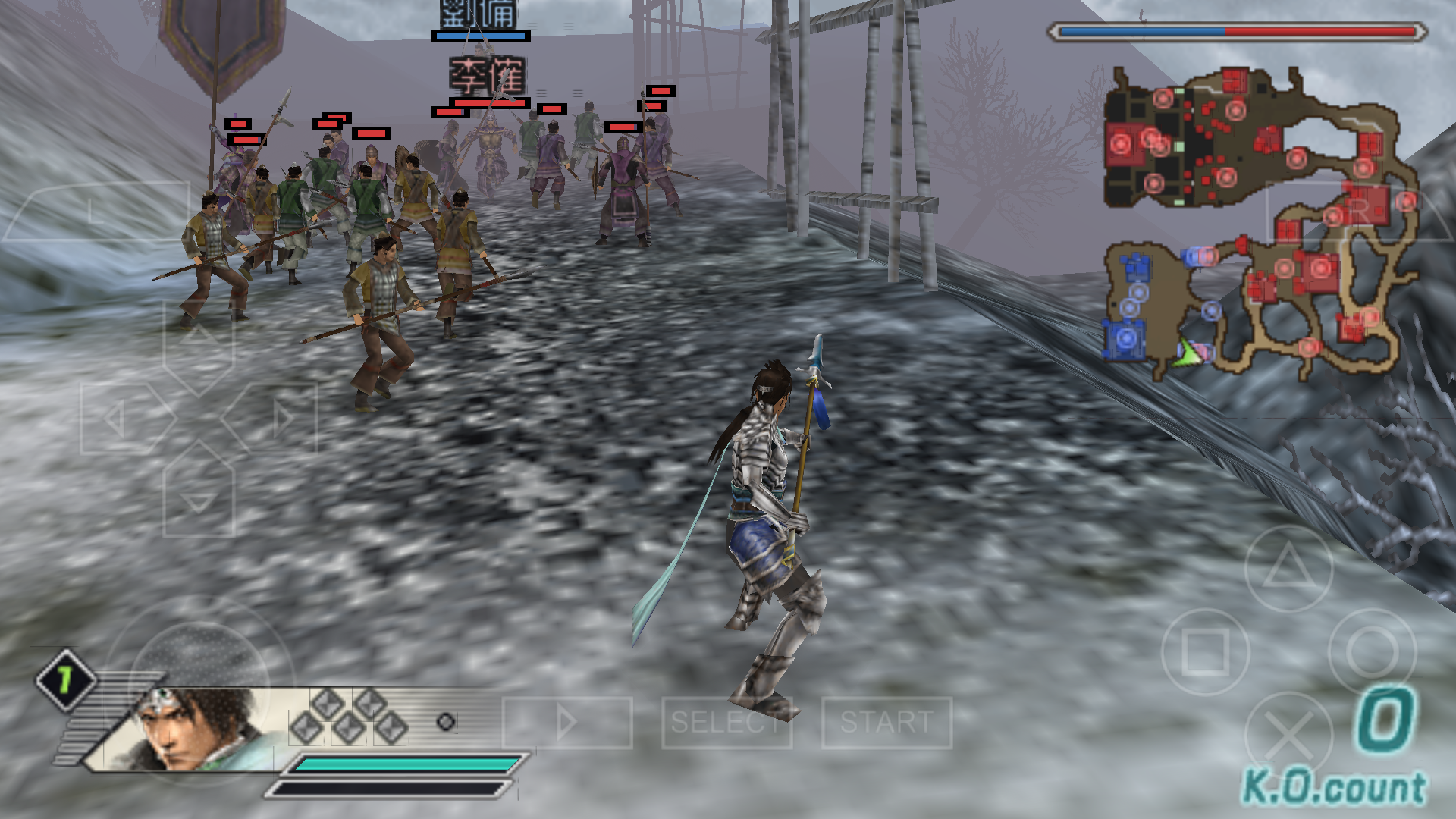The image size is (1456, 819).
Task: Tap the circle touch button
Action: pos(1372,652)
